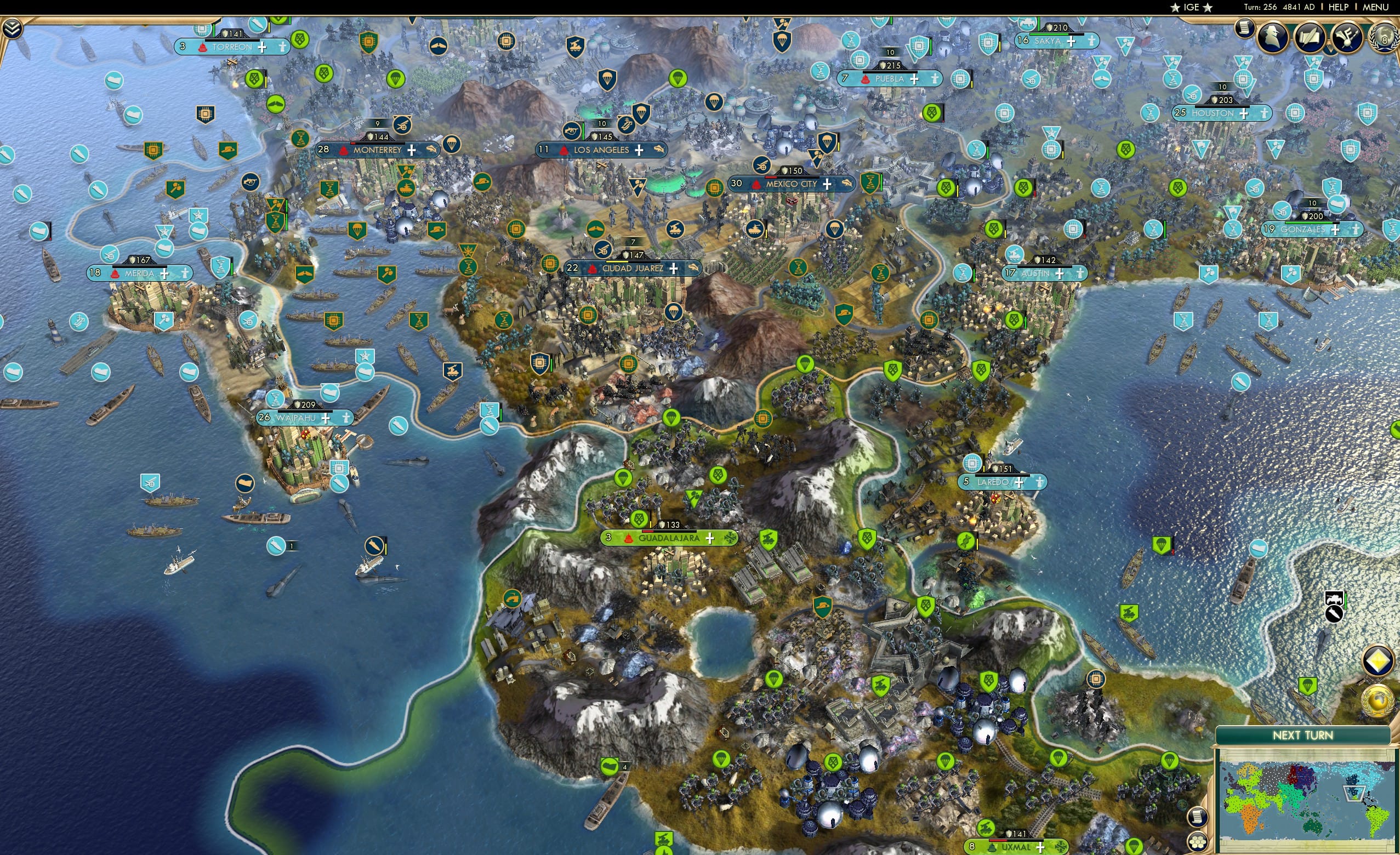Click the red religion icon on Mexico City banner

point(756,186)
